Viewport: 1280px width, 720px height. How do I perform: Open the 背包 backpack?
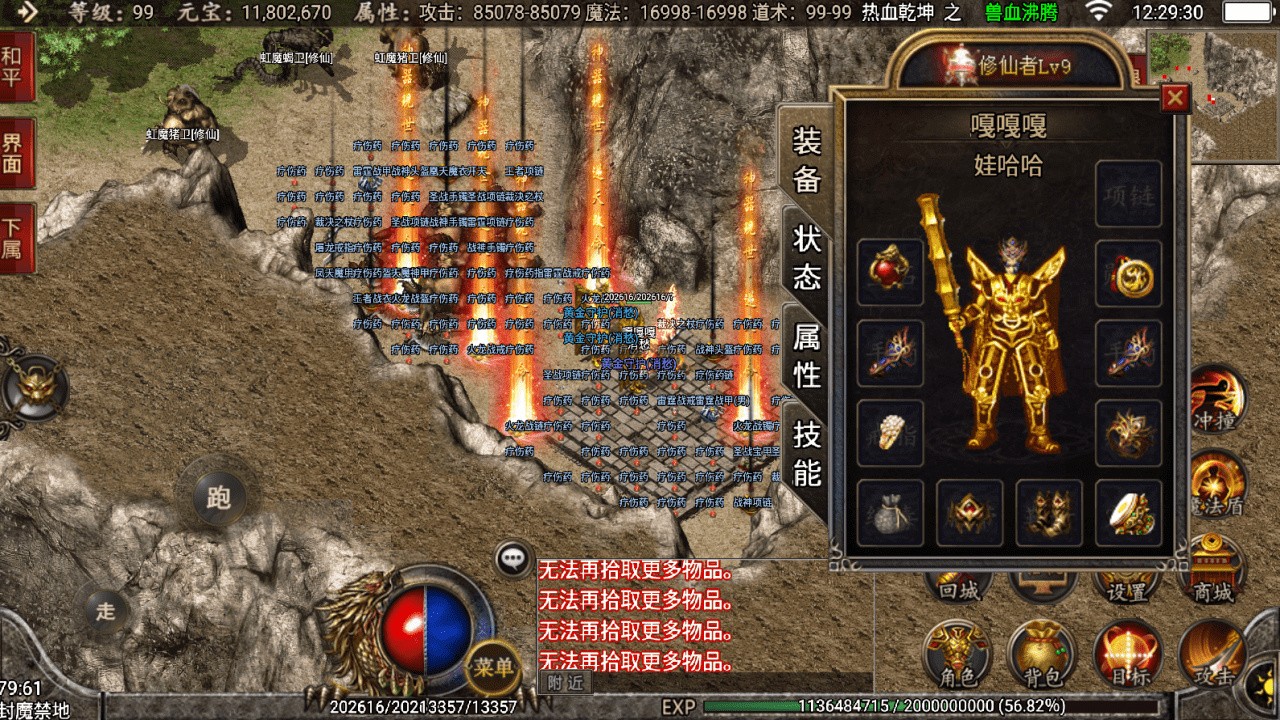1042,654
